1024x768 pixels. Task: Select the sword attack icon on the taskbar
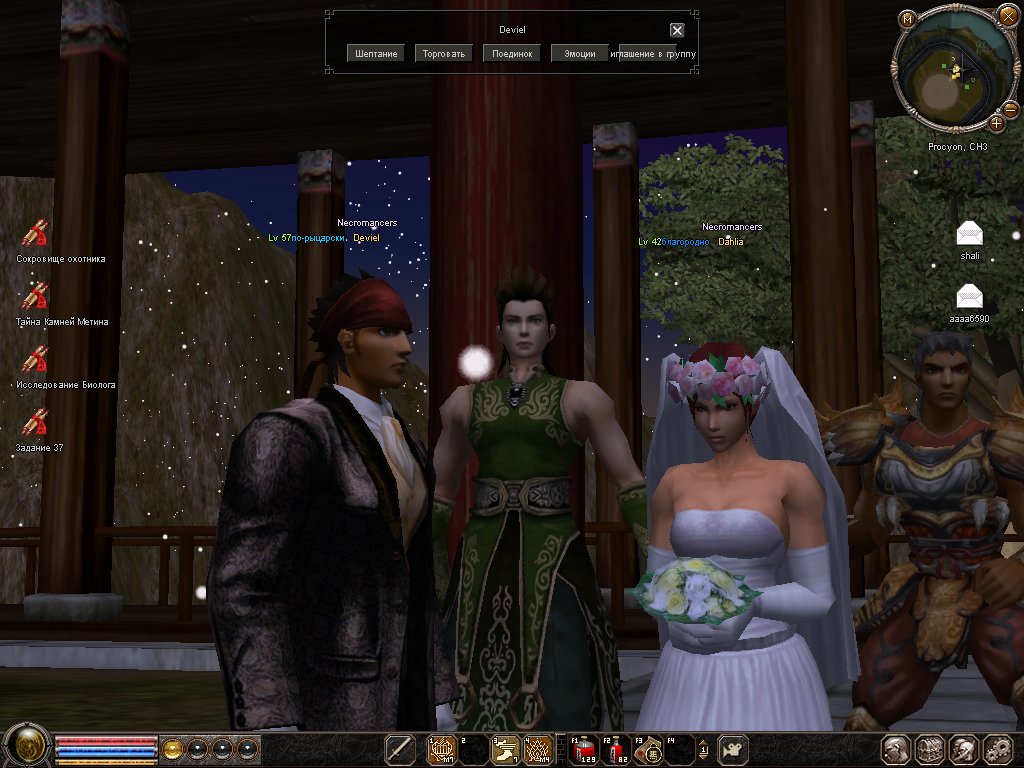(401, 748)
